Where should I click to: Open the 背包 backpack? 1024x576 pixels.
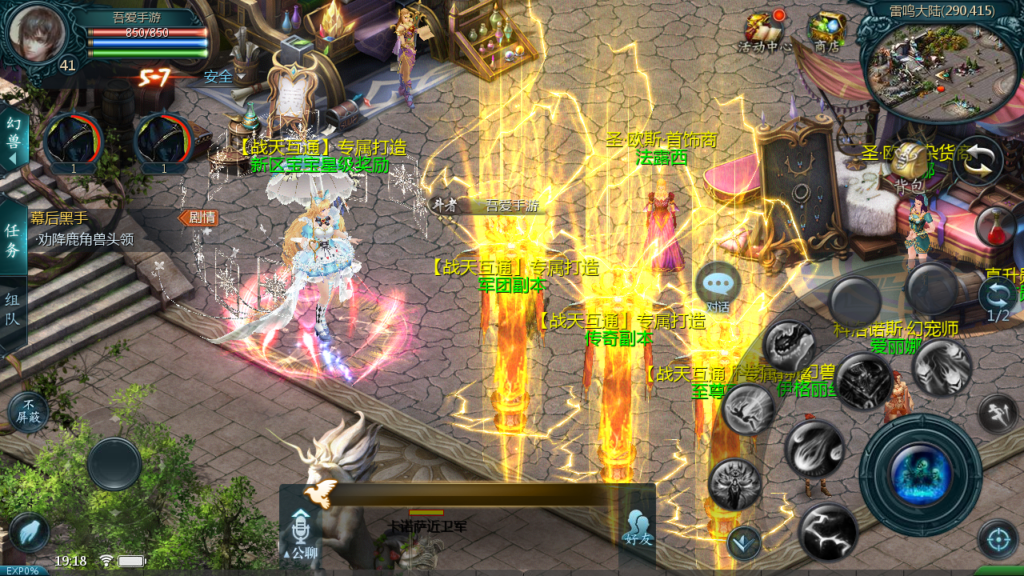908,168
